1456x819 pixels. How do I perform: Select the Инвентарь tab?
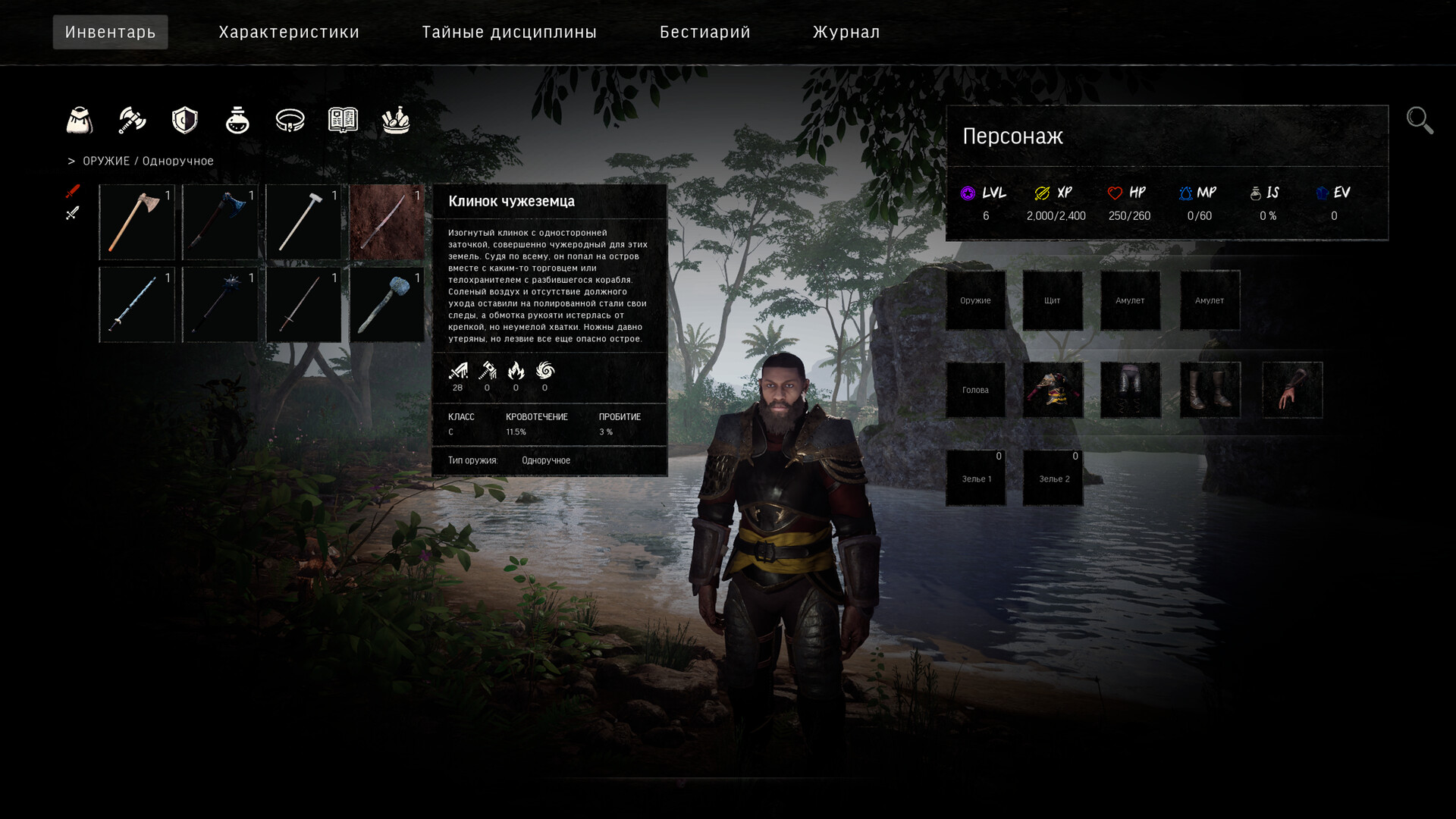[x=111, y=32]
